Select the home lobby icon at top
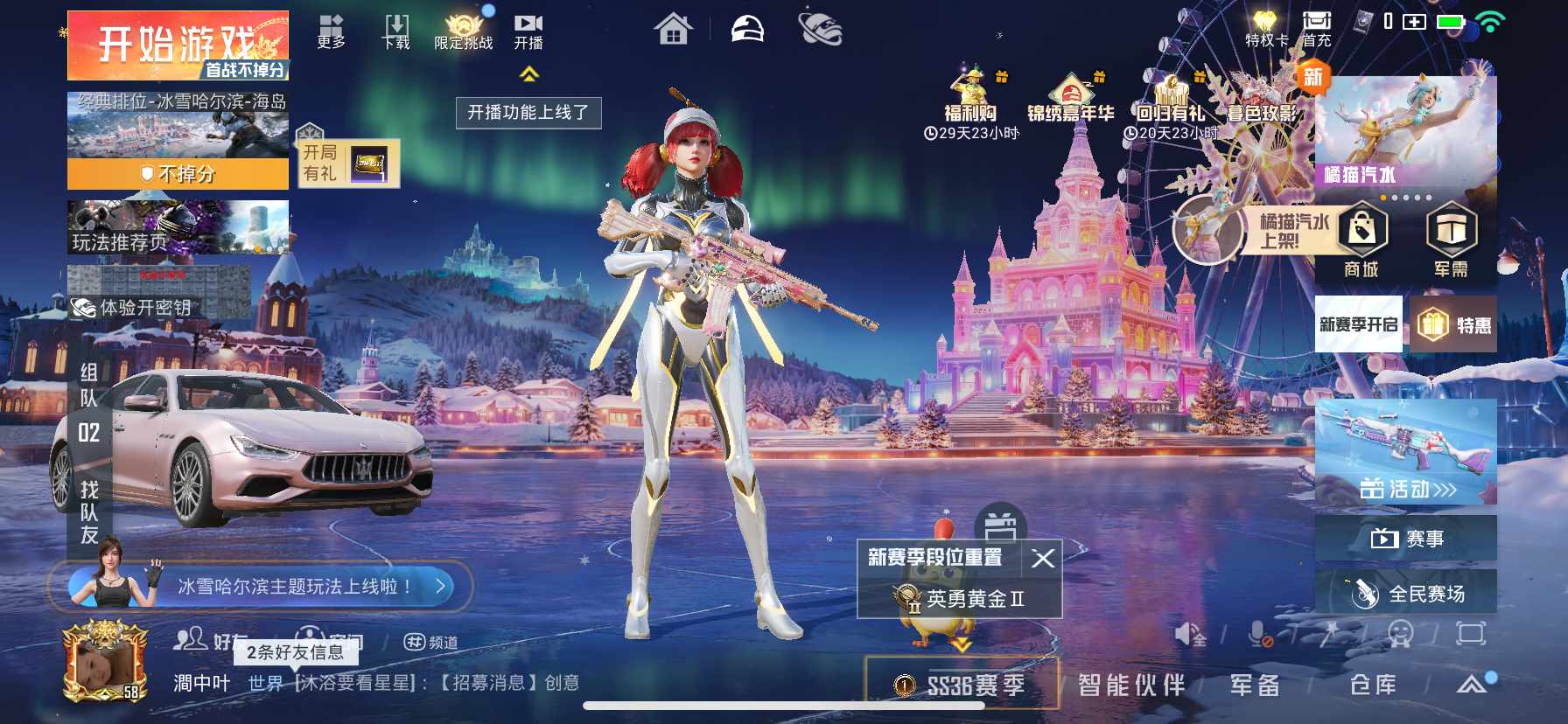This screenshot has height=724, width=1568. [672, 29]
